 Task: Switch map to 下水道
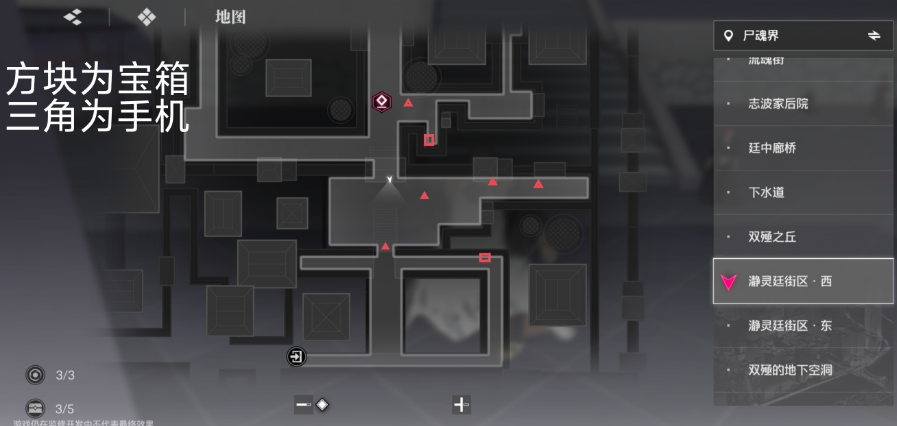point(765,192)
